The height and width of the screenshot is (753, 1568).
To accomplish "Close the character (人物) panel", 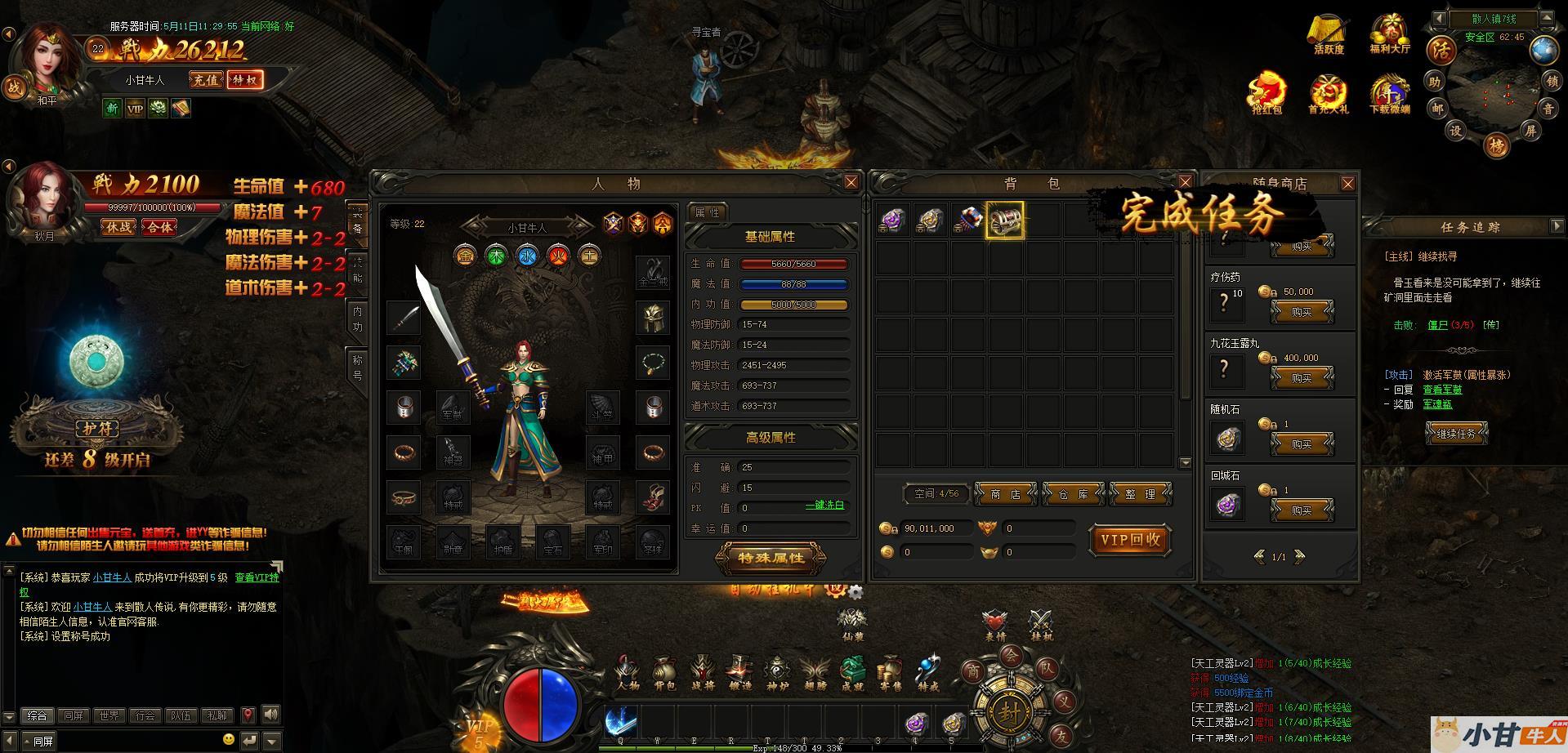I will 851,182.
